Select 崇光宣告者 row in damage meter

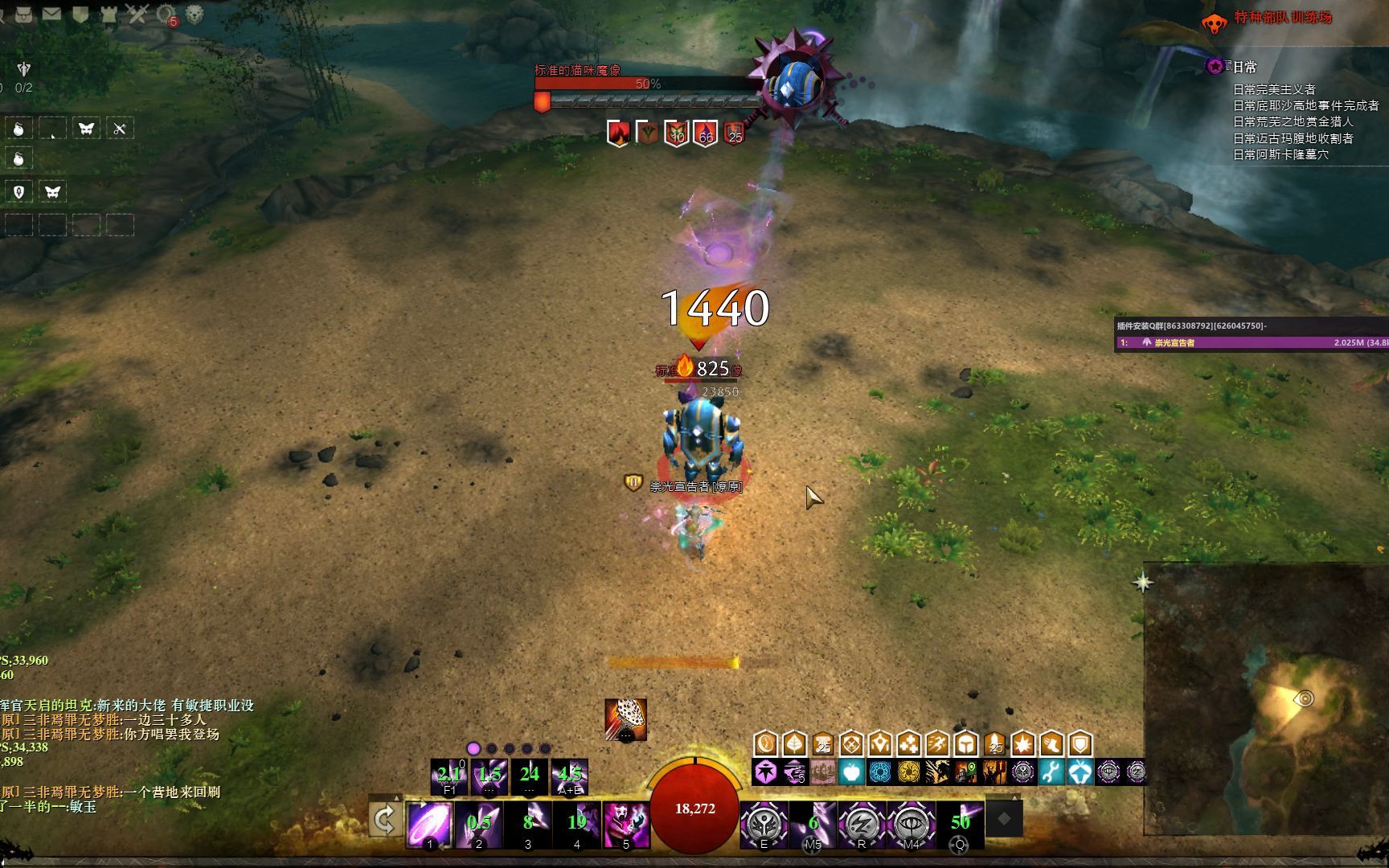pyautogui.click(x=1250, y=342)
